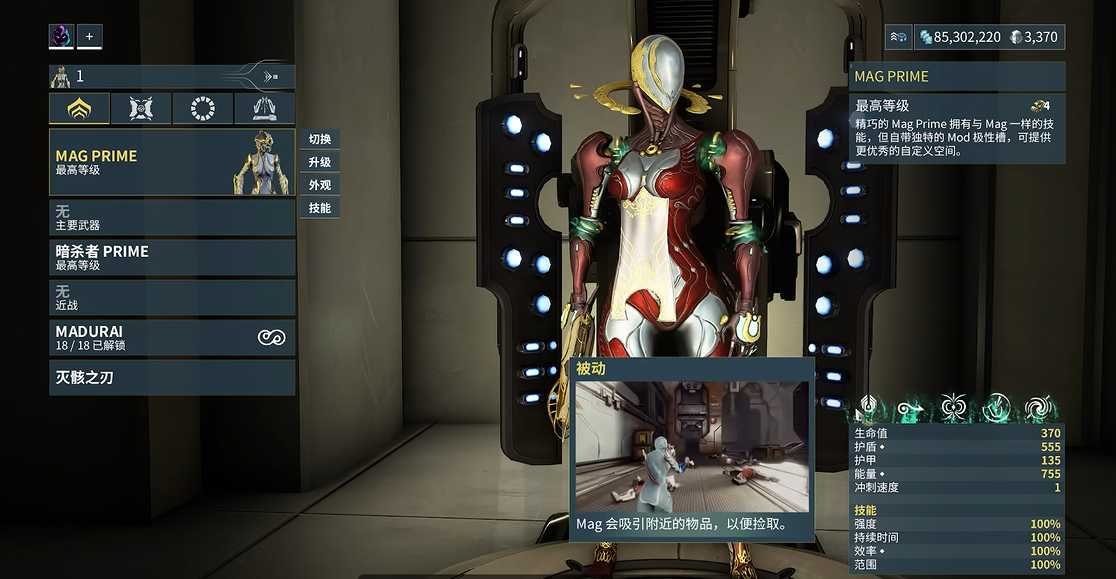Image resolution: width=1116 pixels, height=579 pixels.
Task: Select the 灭骸之刃 slot
Action: pyautogui.click(x=172, y=378)
